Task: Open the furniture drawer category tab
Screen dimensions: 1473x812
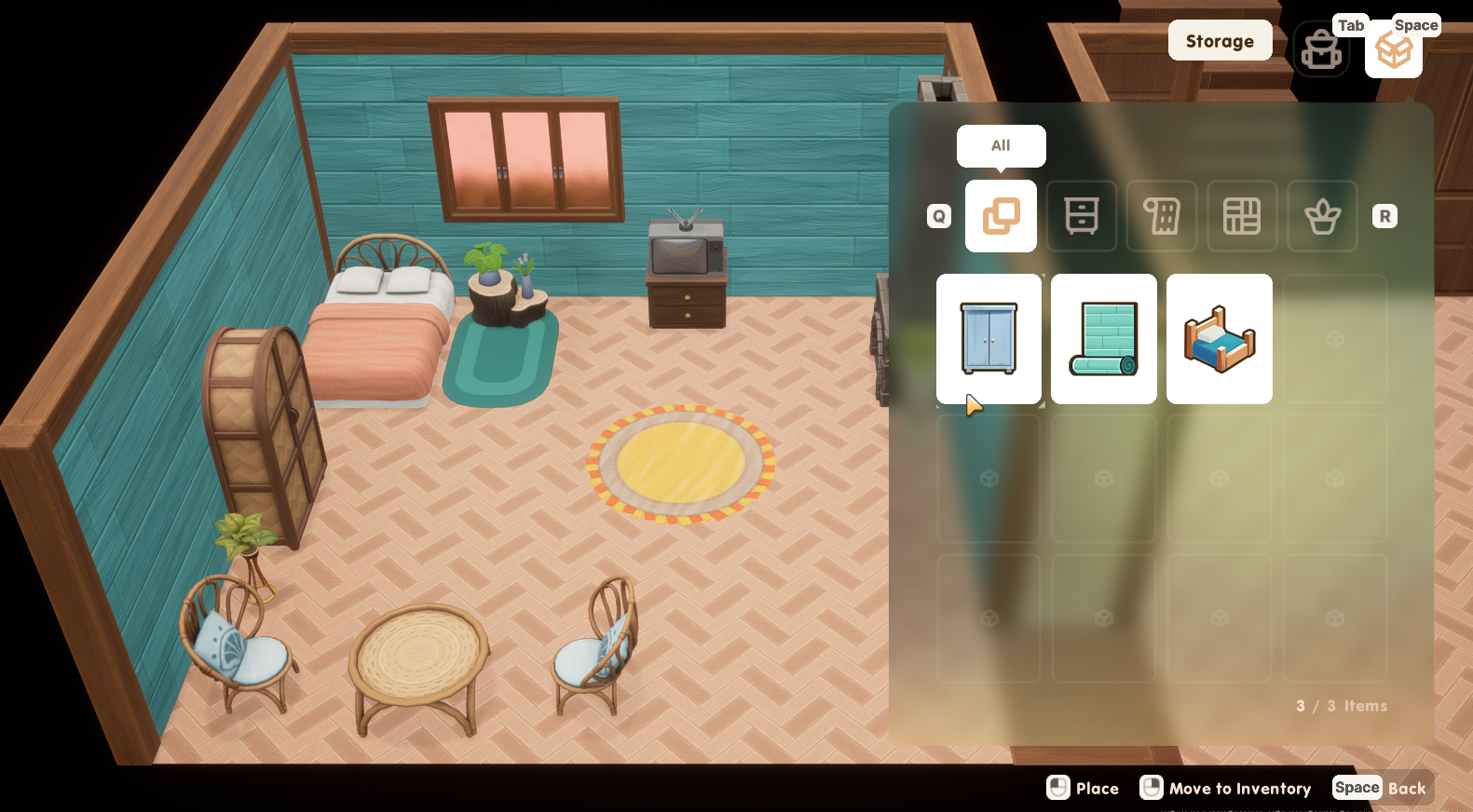Action: pyautogui.click(x=1081, y=216)
